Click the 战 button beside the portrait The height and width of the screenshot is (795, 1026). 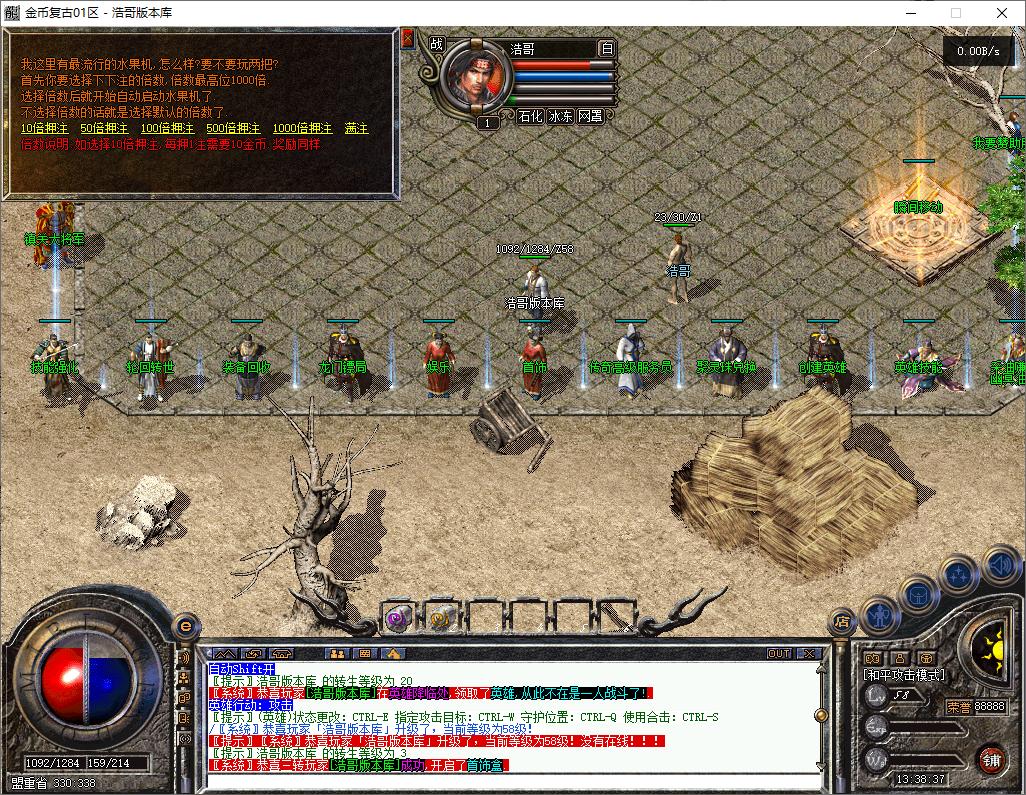(x=436, y=44)
